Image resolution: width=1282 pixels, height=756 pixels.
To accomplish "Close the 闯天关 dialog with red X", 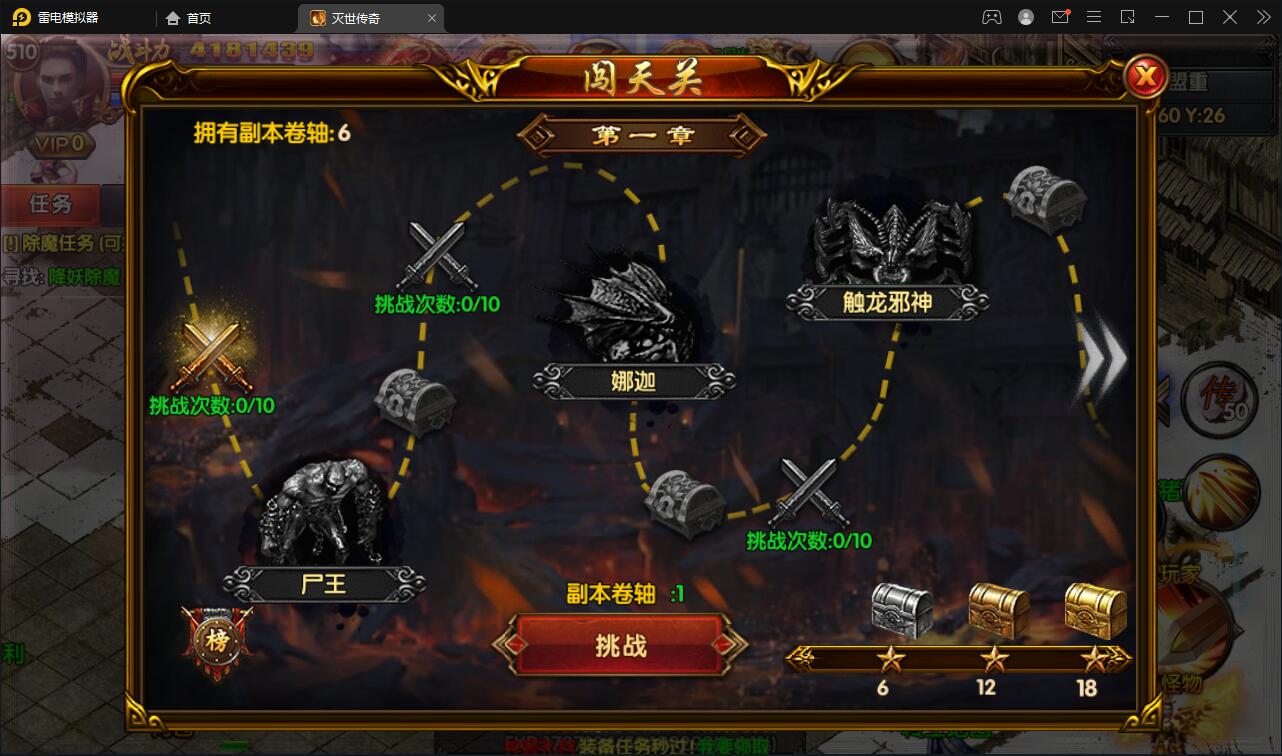I will (1146, 75).
